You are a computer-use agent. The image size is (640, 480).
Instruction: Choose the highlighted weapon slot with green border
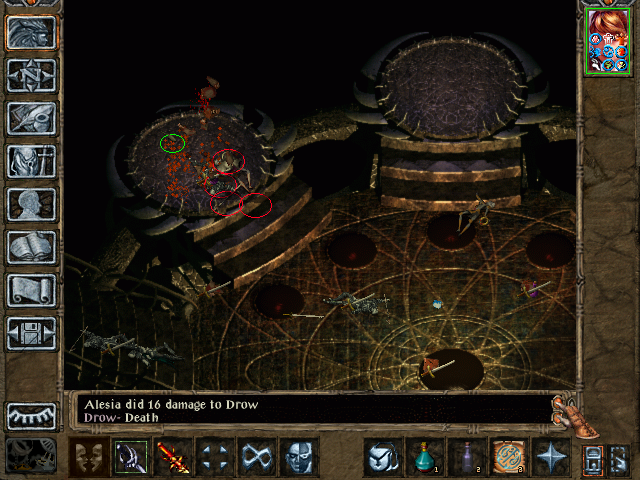131,459
